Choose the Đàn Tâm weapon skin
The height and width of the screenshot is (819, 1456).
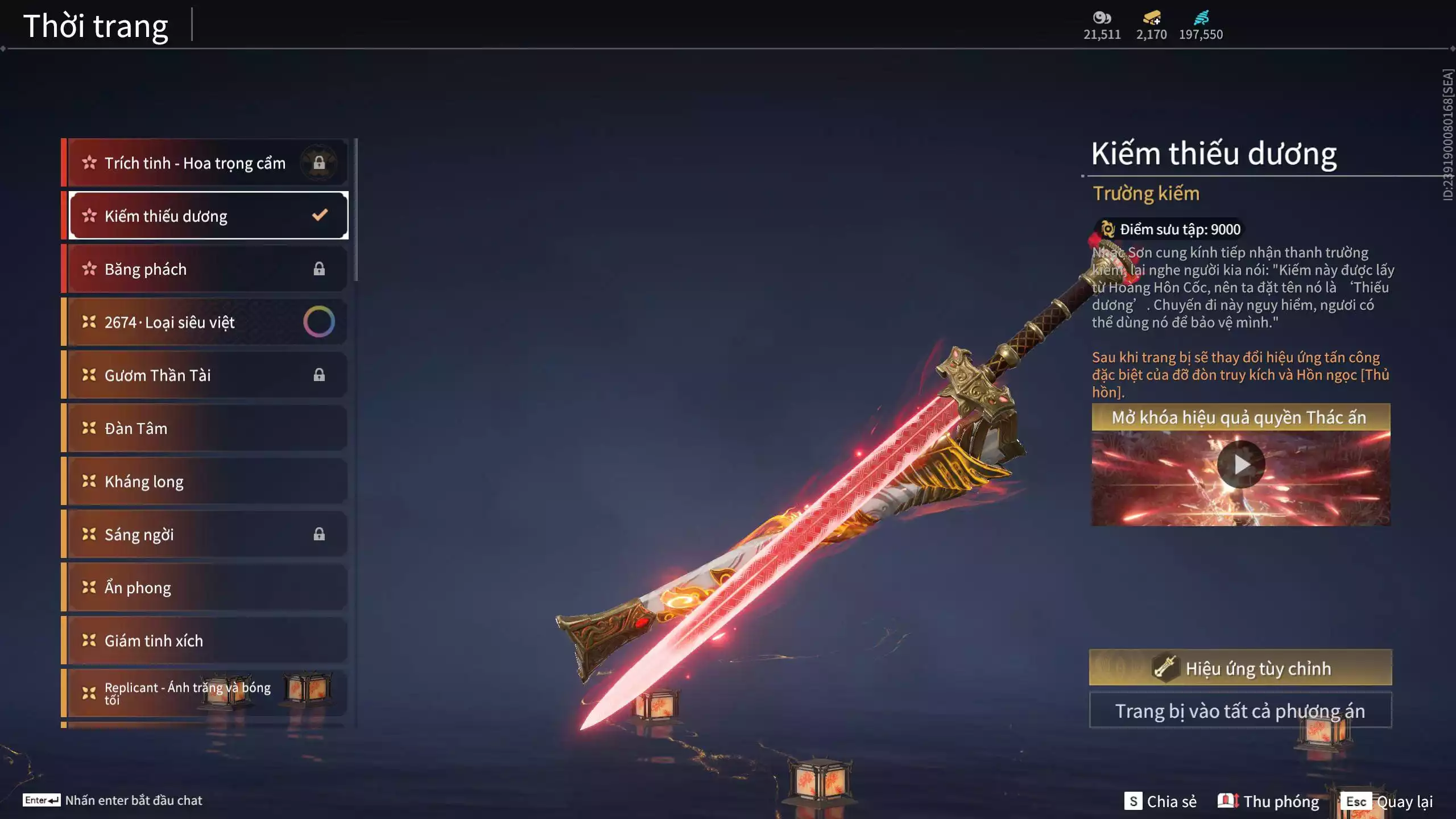[x=205, y=428]
